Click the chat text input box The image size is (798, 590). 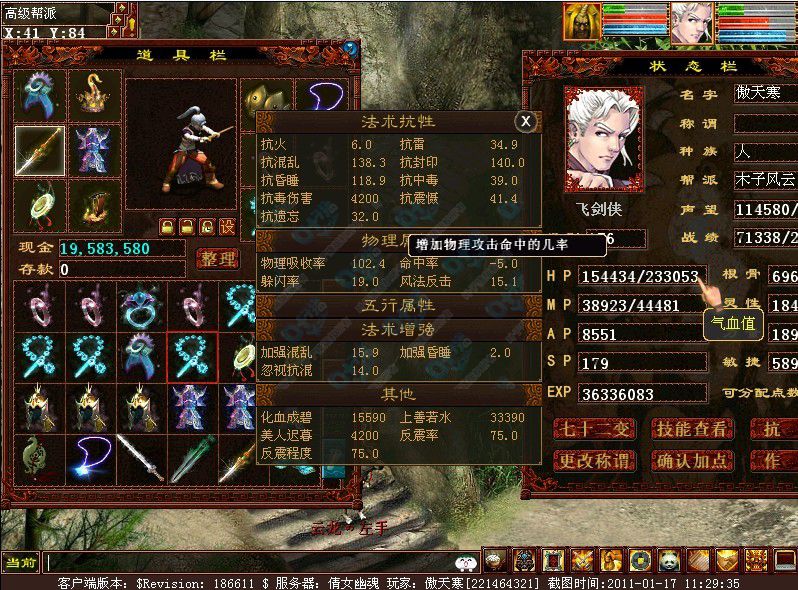tap(250, 563)
